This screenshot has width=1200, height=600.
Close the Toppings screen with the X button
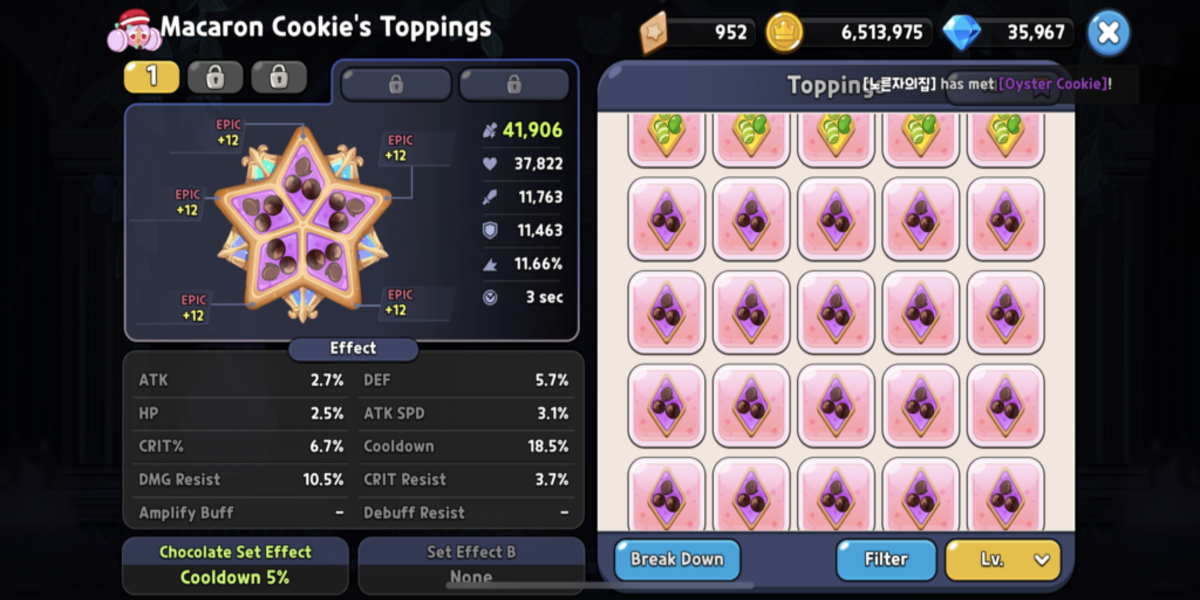click(x=1108, y=33)
